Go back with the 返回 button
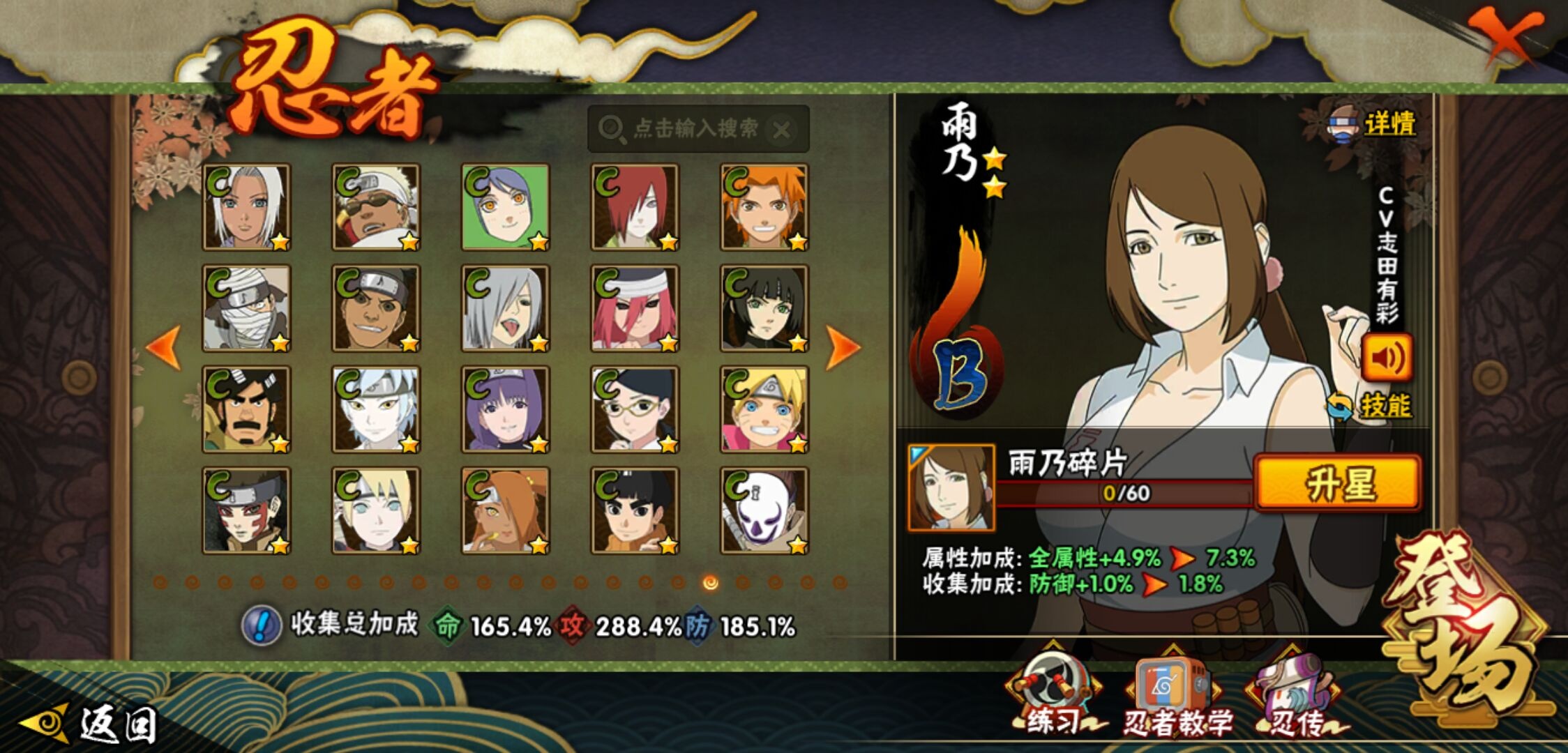The image size is (1568, 753). coord(91,725)
